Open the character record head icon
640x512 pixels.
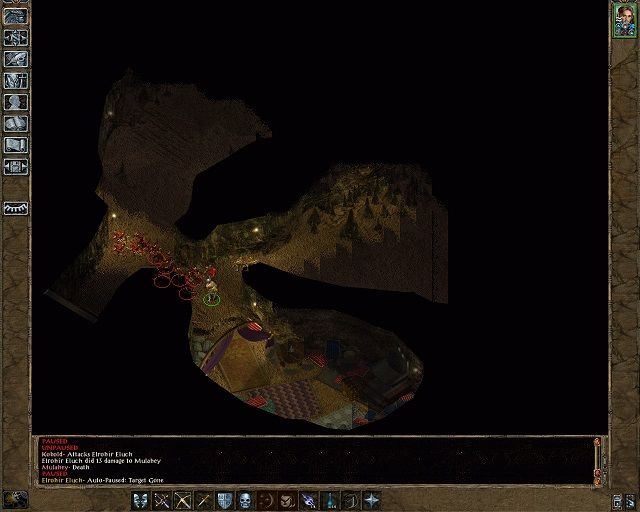point(15,101)
